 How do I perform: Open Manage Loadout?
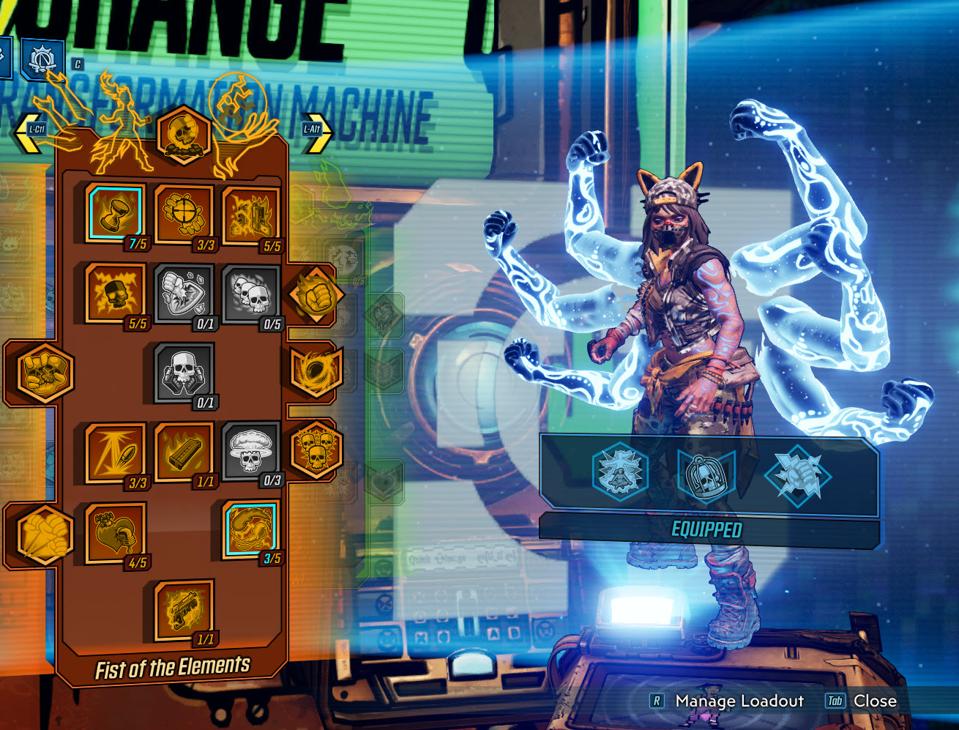pos(738,701)
